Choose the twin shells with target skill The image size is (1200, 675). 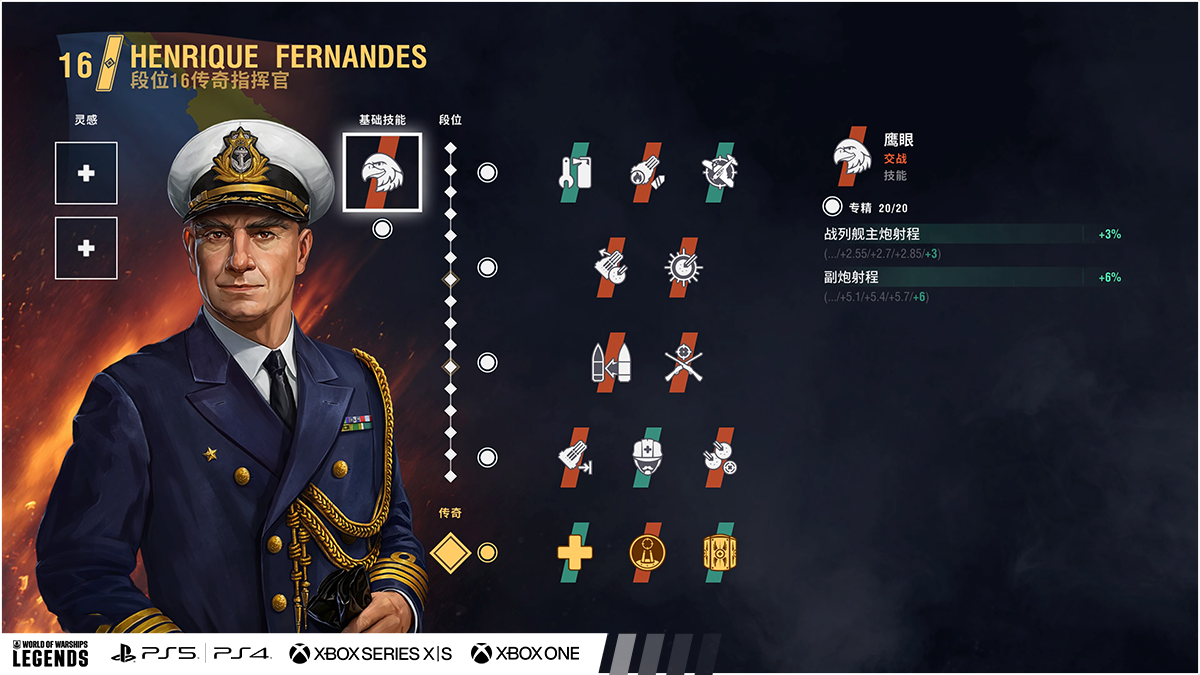pos(719,457)
